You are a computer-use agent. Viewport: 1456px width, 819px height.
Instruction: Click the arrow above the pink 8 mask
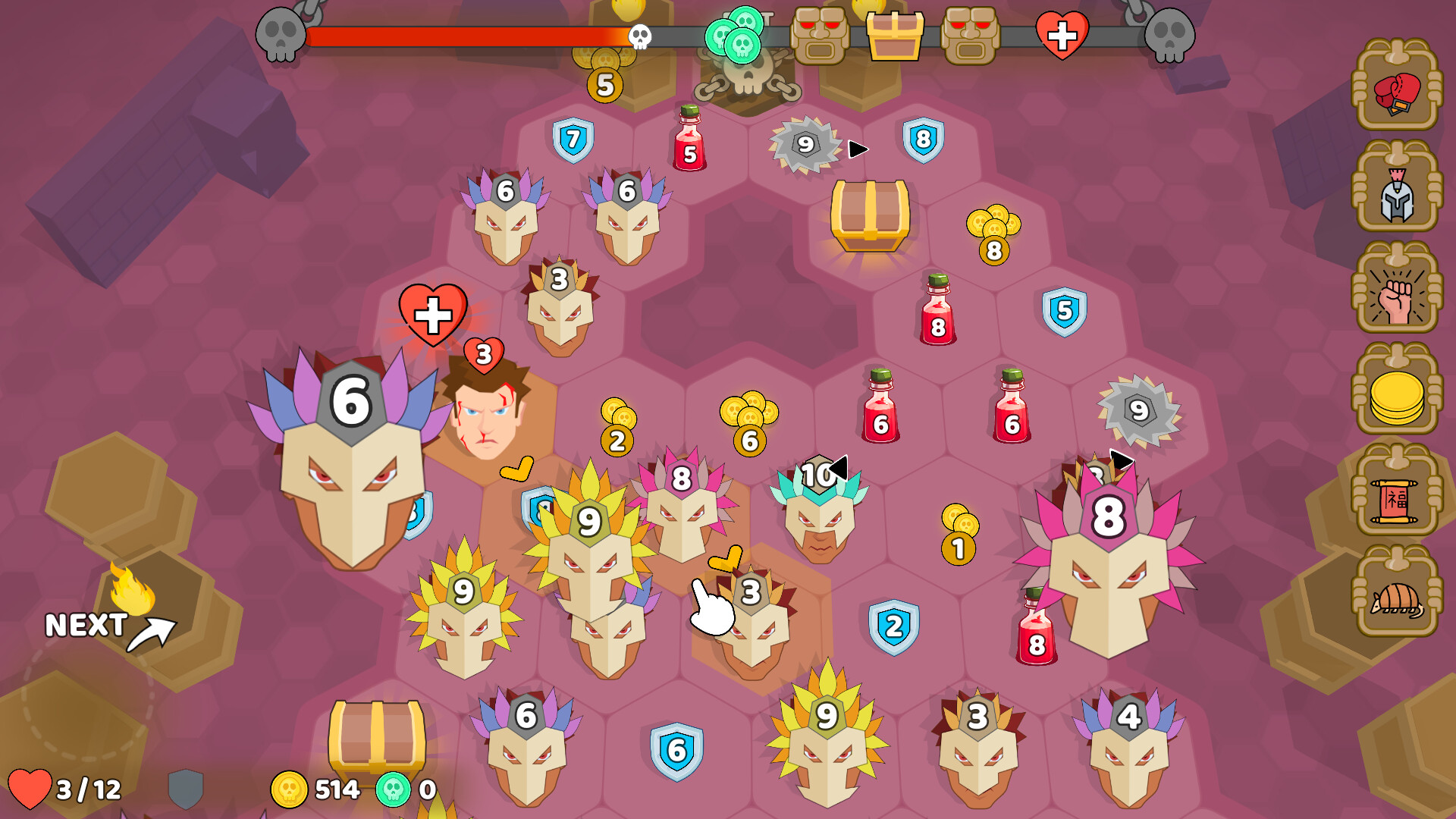click(1122, 458)
